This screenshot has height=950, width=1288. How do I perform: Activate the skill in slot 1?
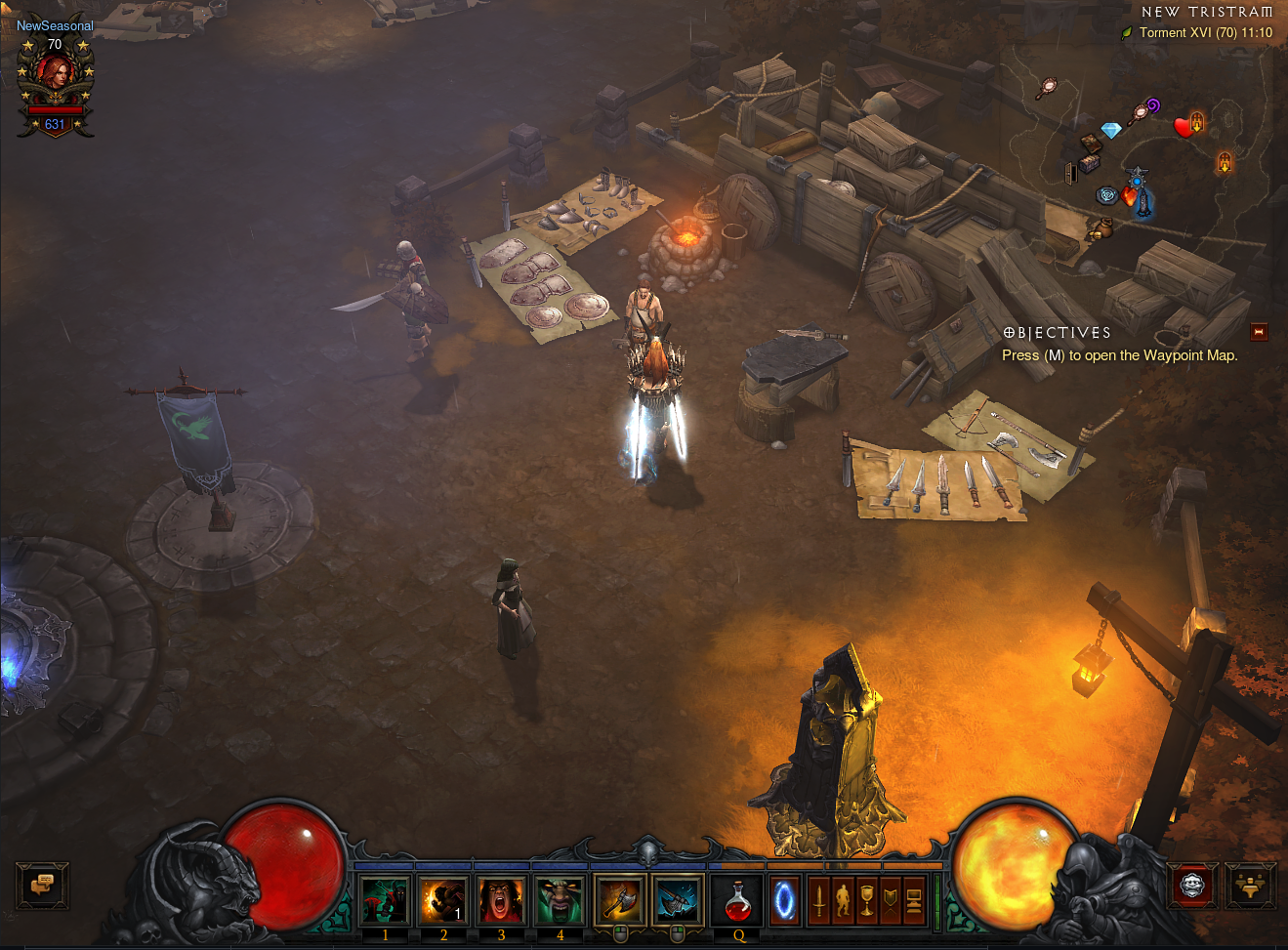(385, 899)
